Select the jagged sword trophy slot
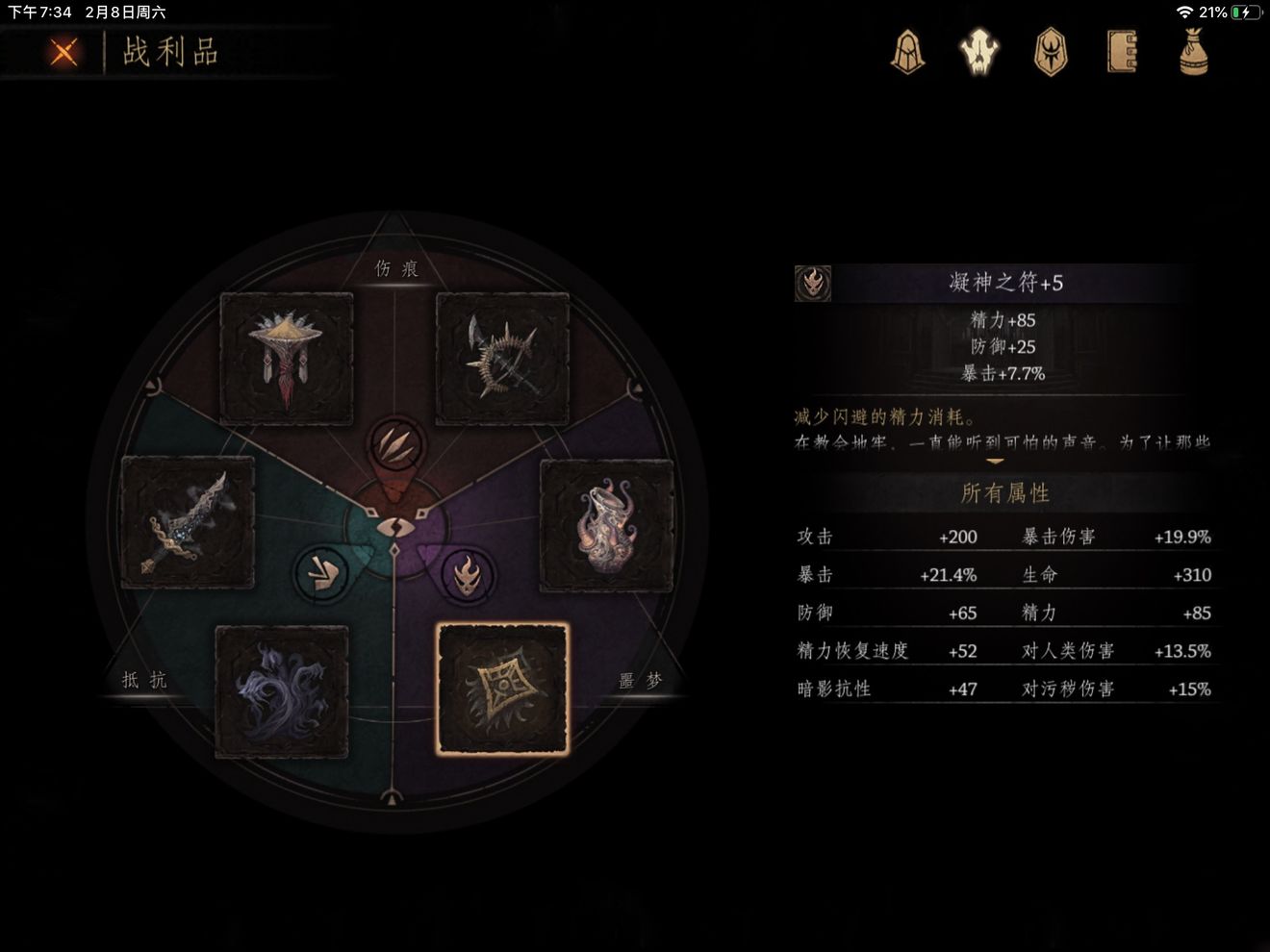Screen dimensions: 1270x952 click(188, 522)
